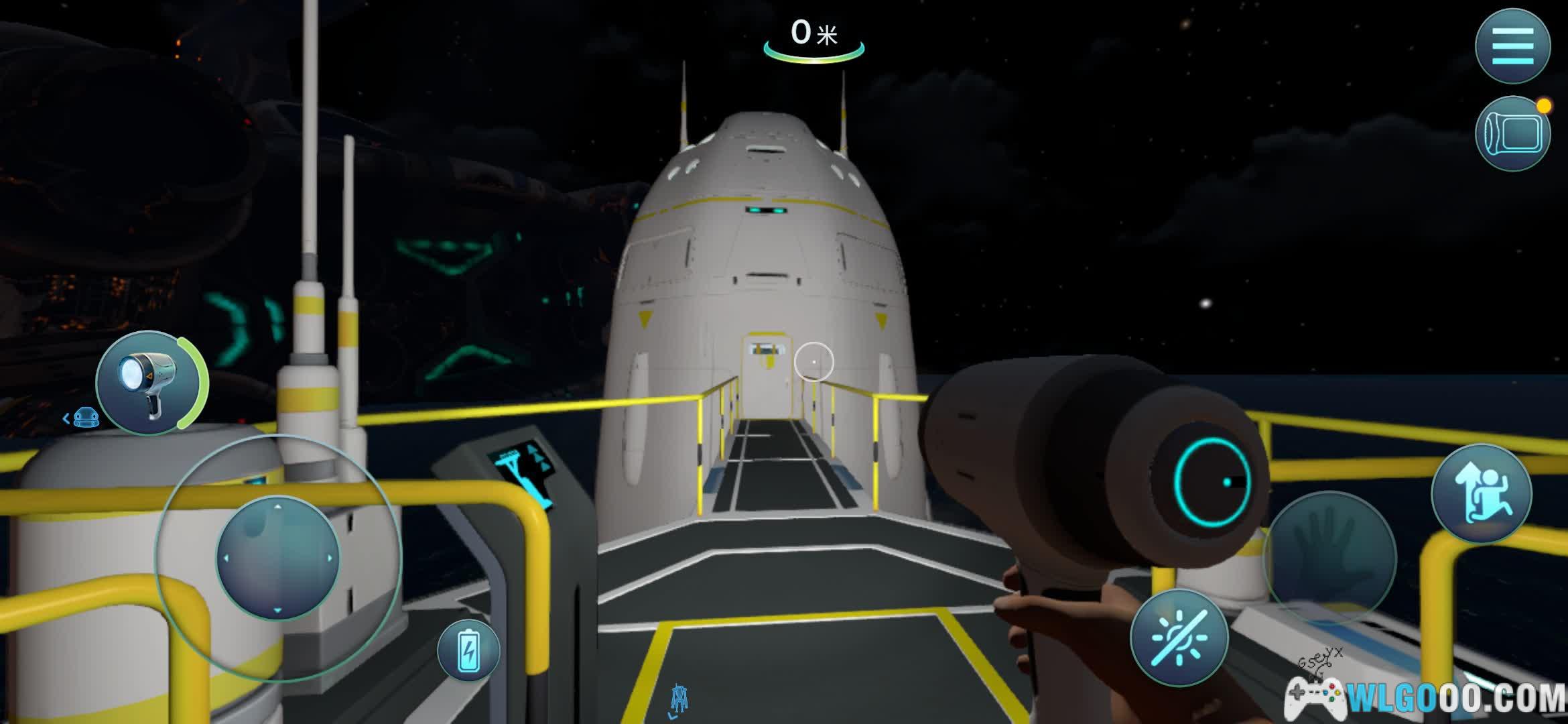The width and height of the screenshot is (1568, 724).
Task: Tap the small vehicle icon beside flashlight
Action: tap(86, 418)
